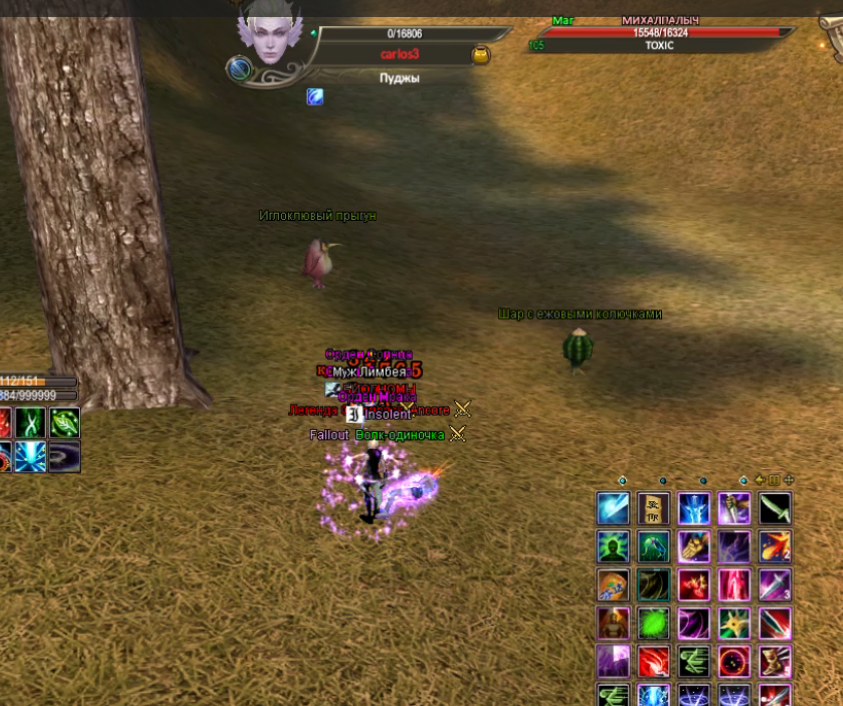
Task: Select the dark purple vortex skill on left bar
Action: [x=65, y=457]
